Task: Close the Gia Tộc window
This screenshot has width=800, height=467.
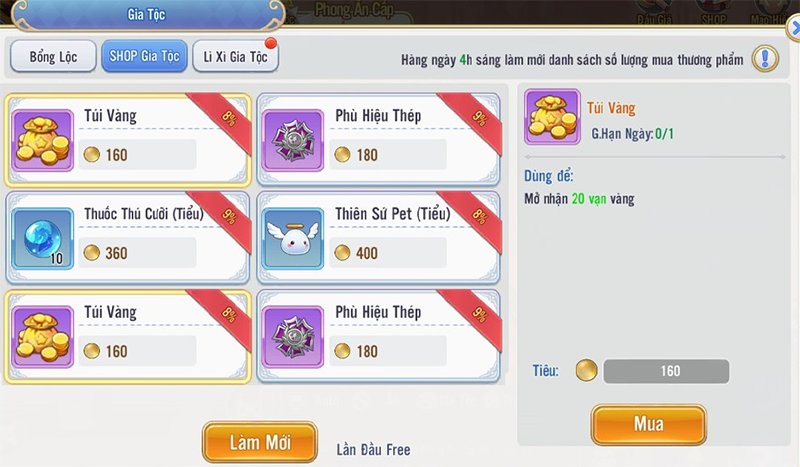Action: [x=793, y=30]
